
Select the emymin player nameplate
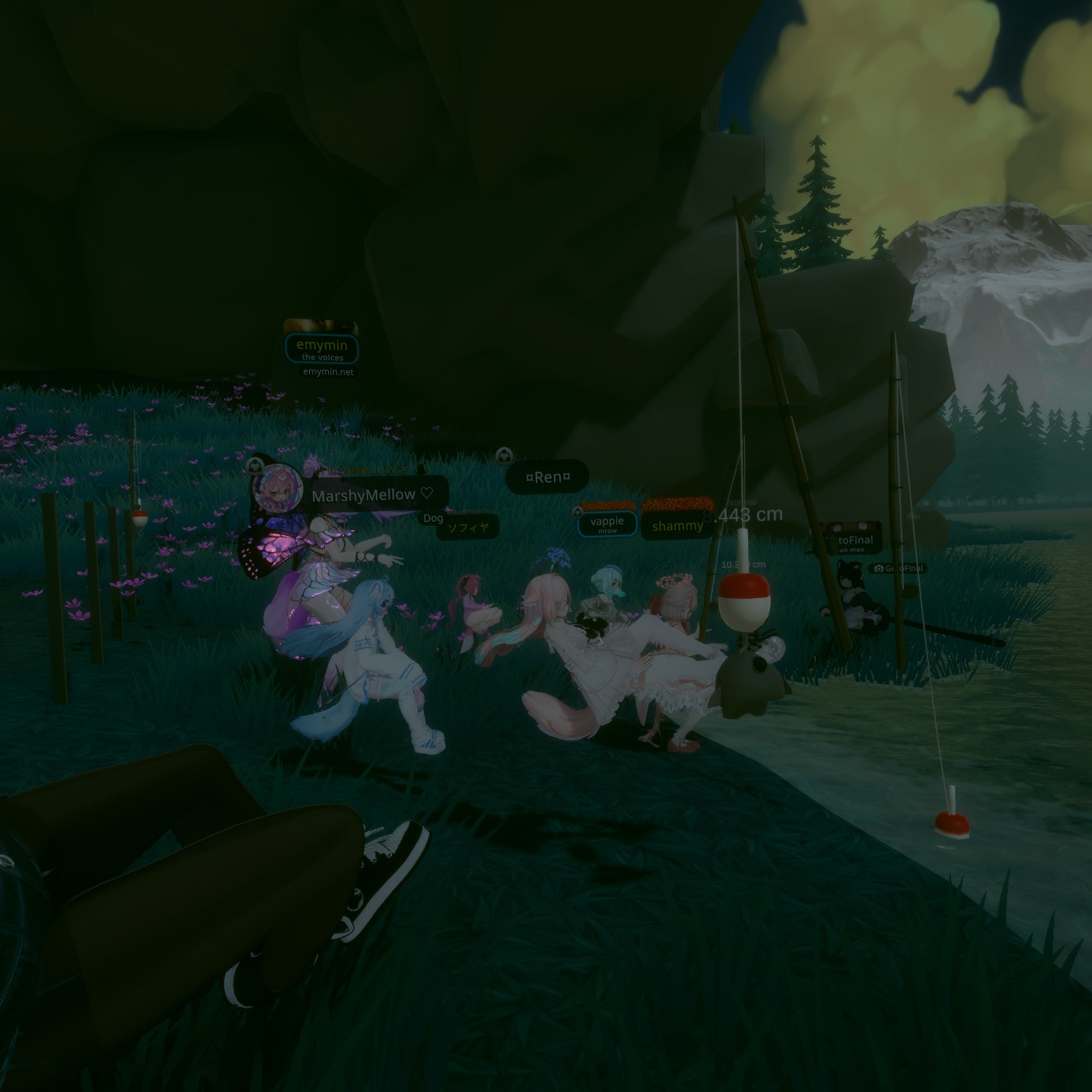pyautogui.click(x=322, y=348)
